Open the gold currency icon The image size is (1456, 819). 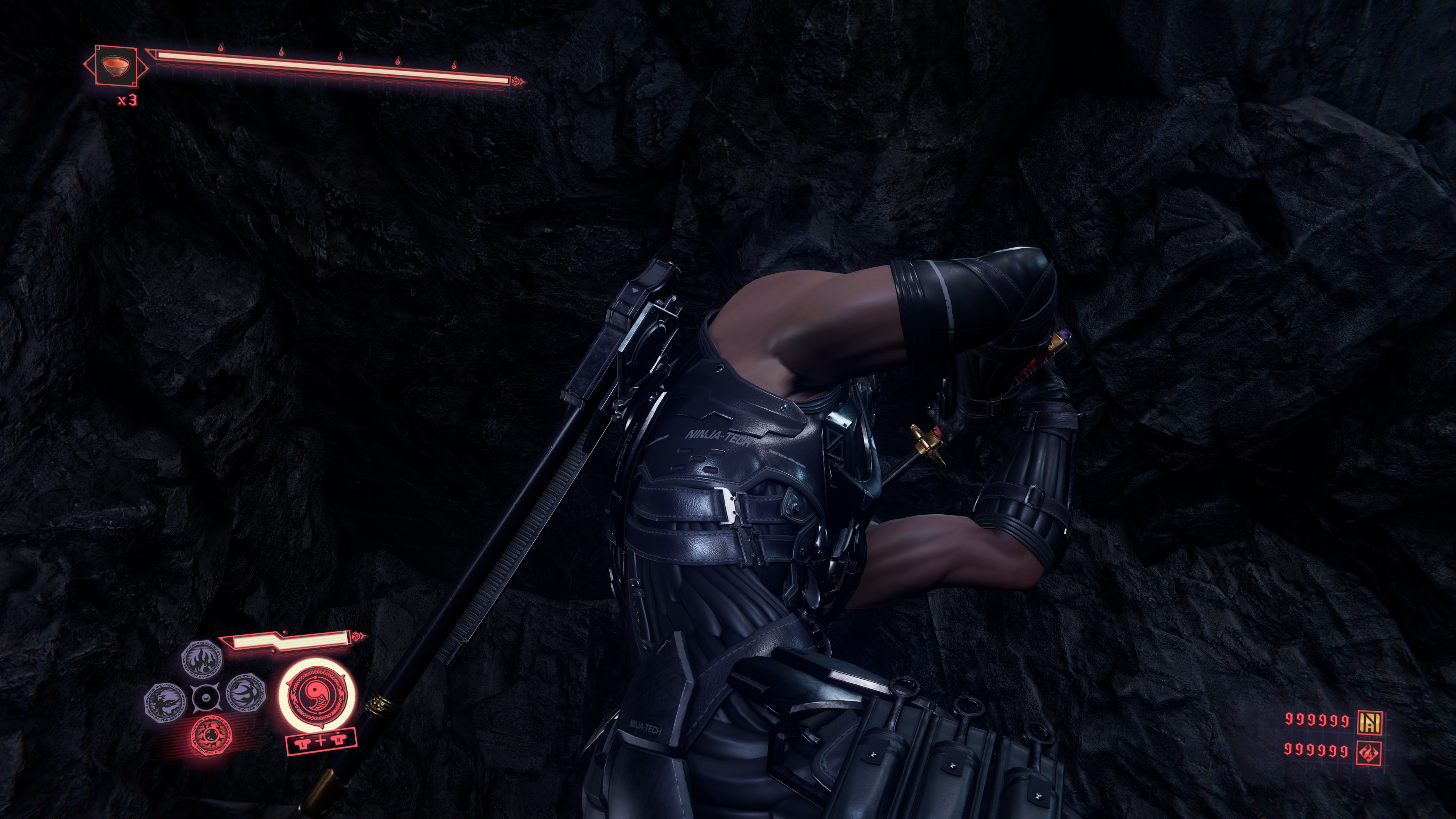1370,721
